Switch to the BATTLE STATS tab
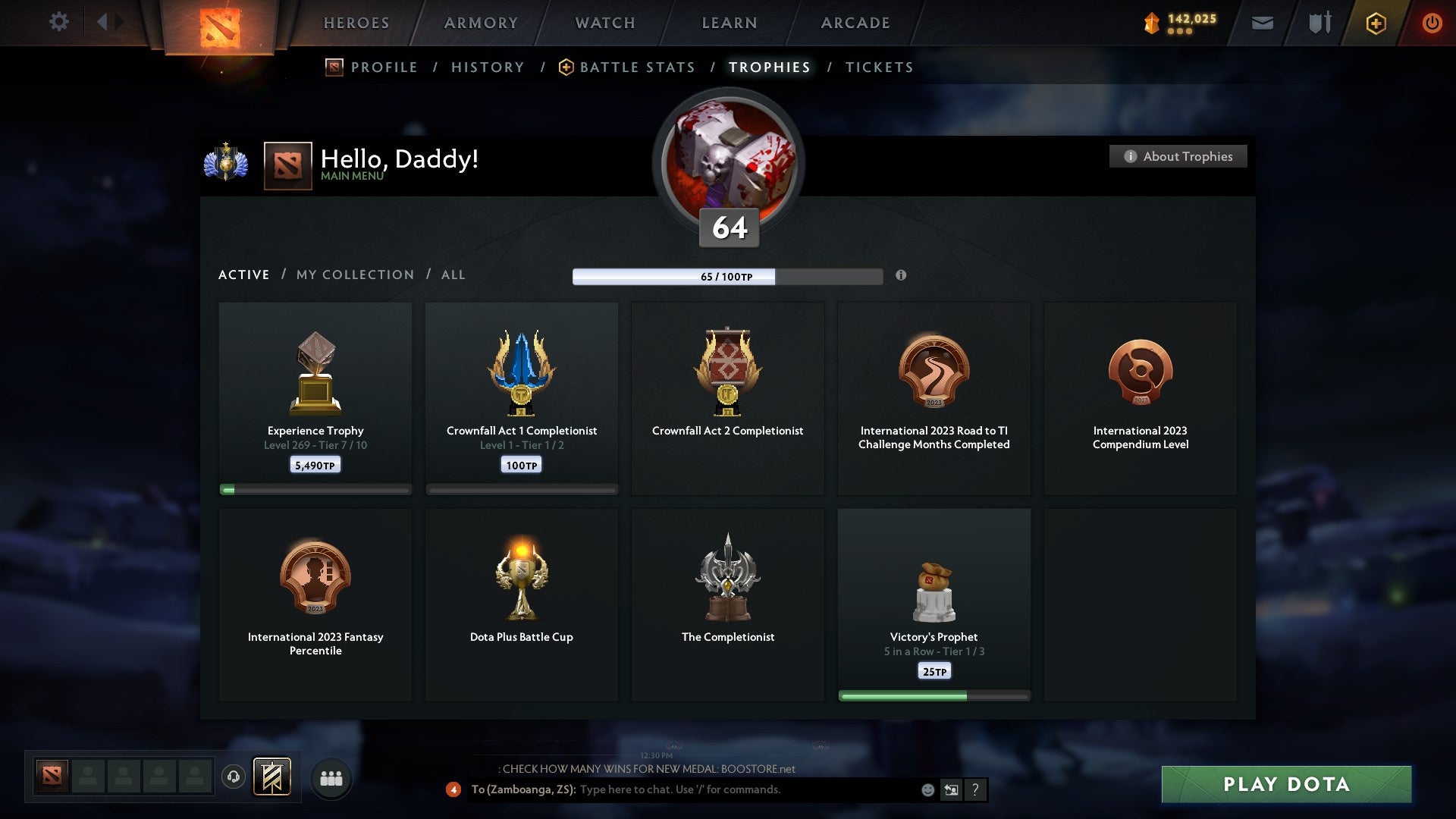 637,67
